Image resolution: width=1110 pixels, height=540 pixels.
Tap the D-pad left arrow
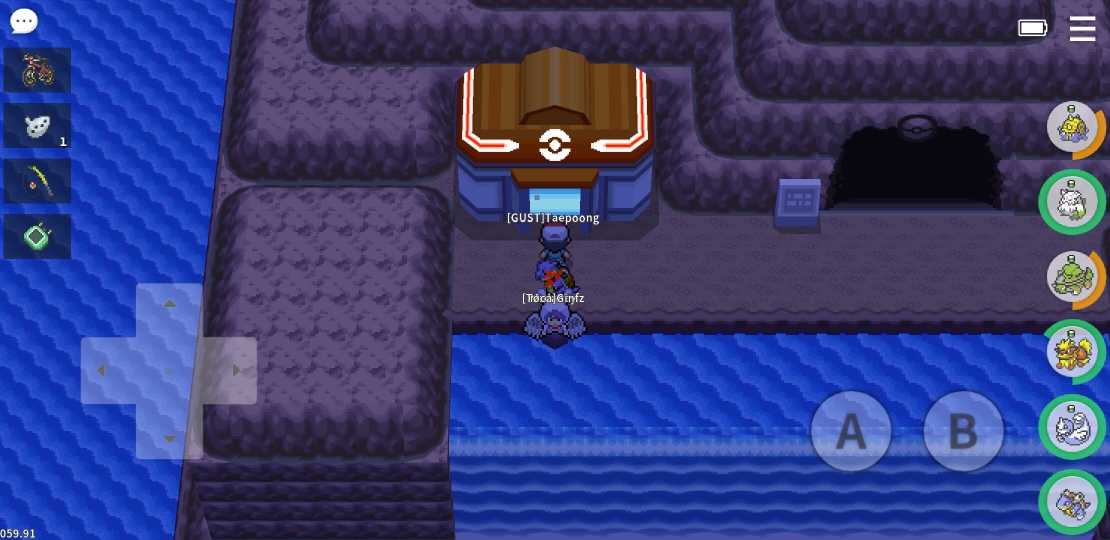102,371
